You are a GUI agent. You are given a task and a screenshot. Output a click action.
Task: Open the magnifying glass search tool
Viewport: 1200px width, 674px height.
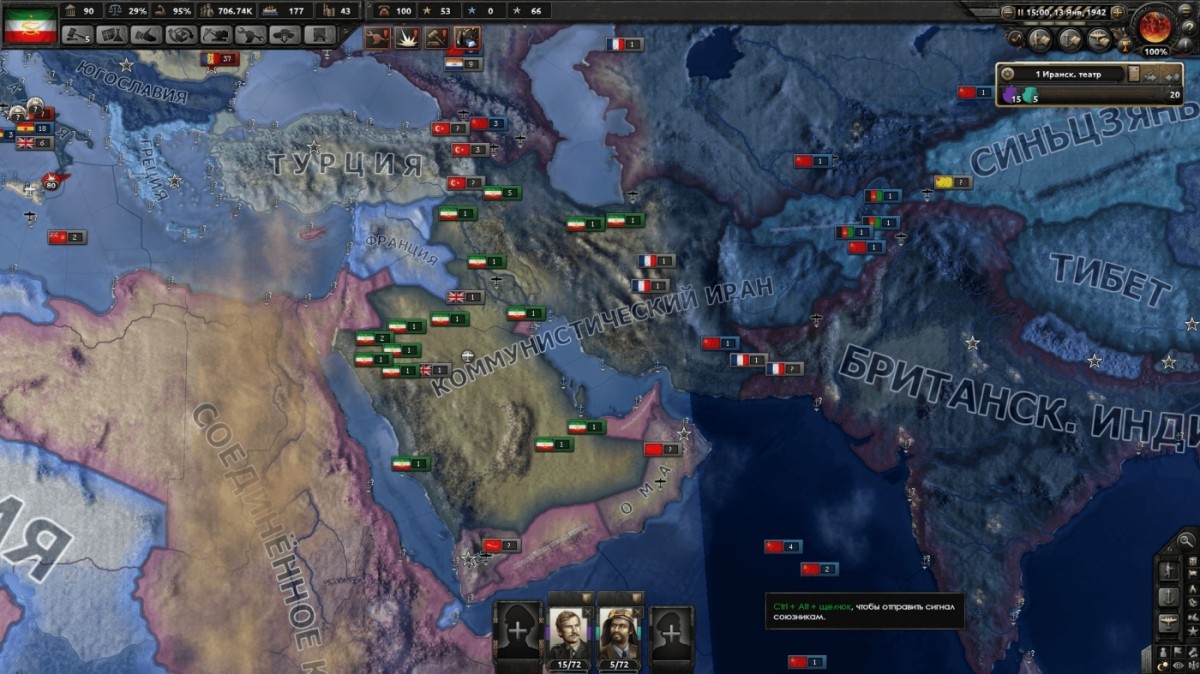point(1186,541)
